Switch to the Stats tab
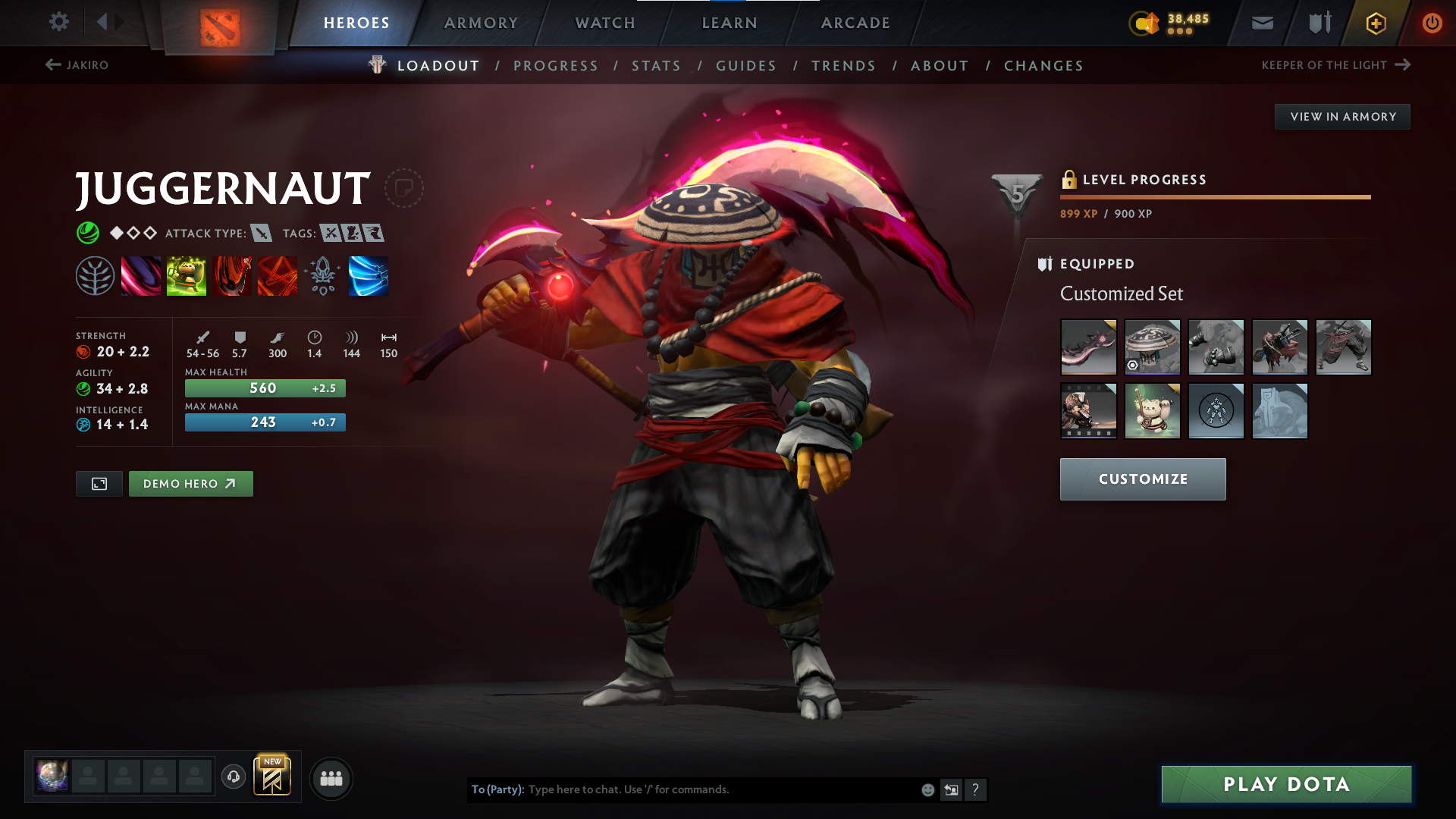Image resolution: width=1456 pixels, height=819 pixels. pyautogui.click(x=656, y=66)
